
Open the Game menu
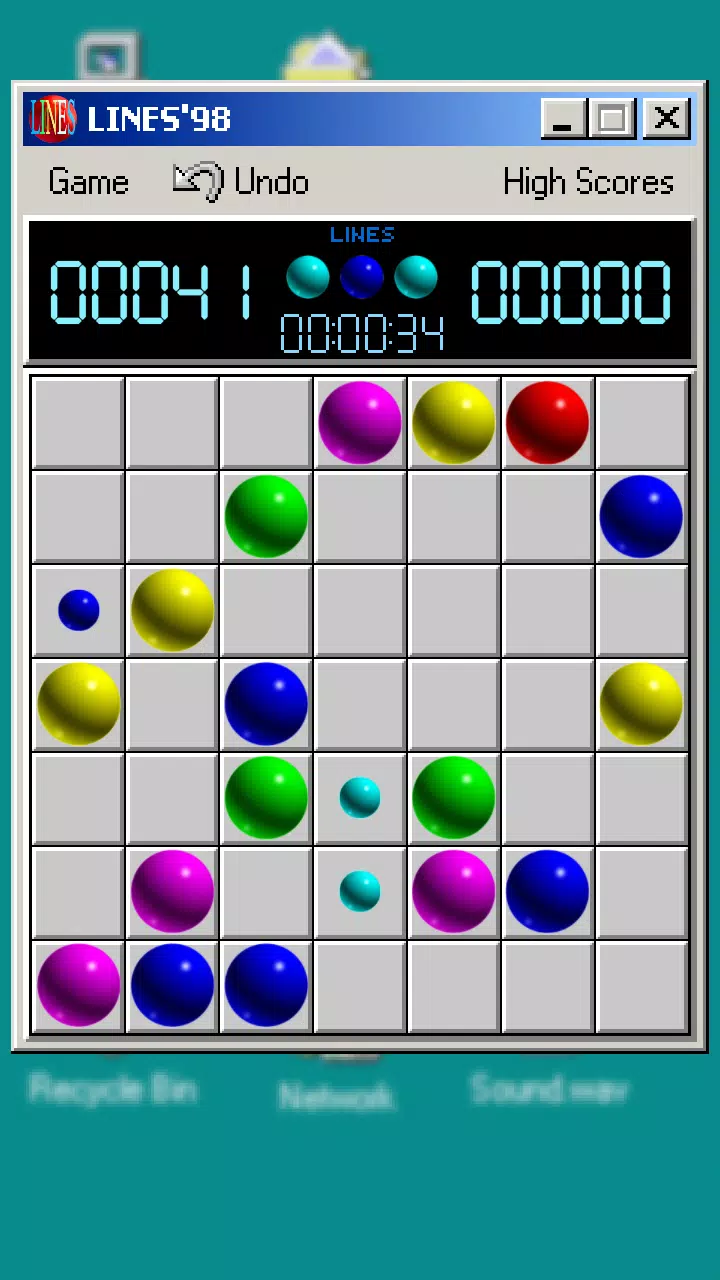coord(88,182)
